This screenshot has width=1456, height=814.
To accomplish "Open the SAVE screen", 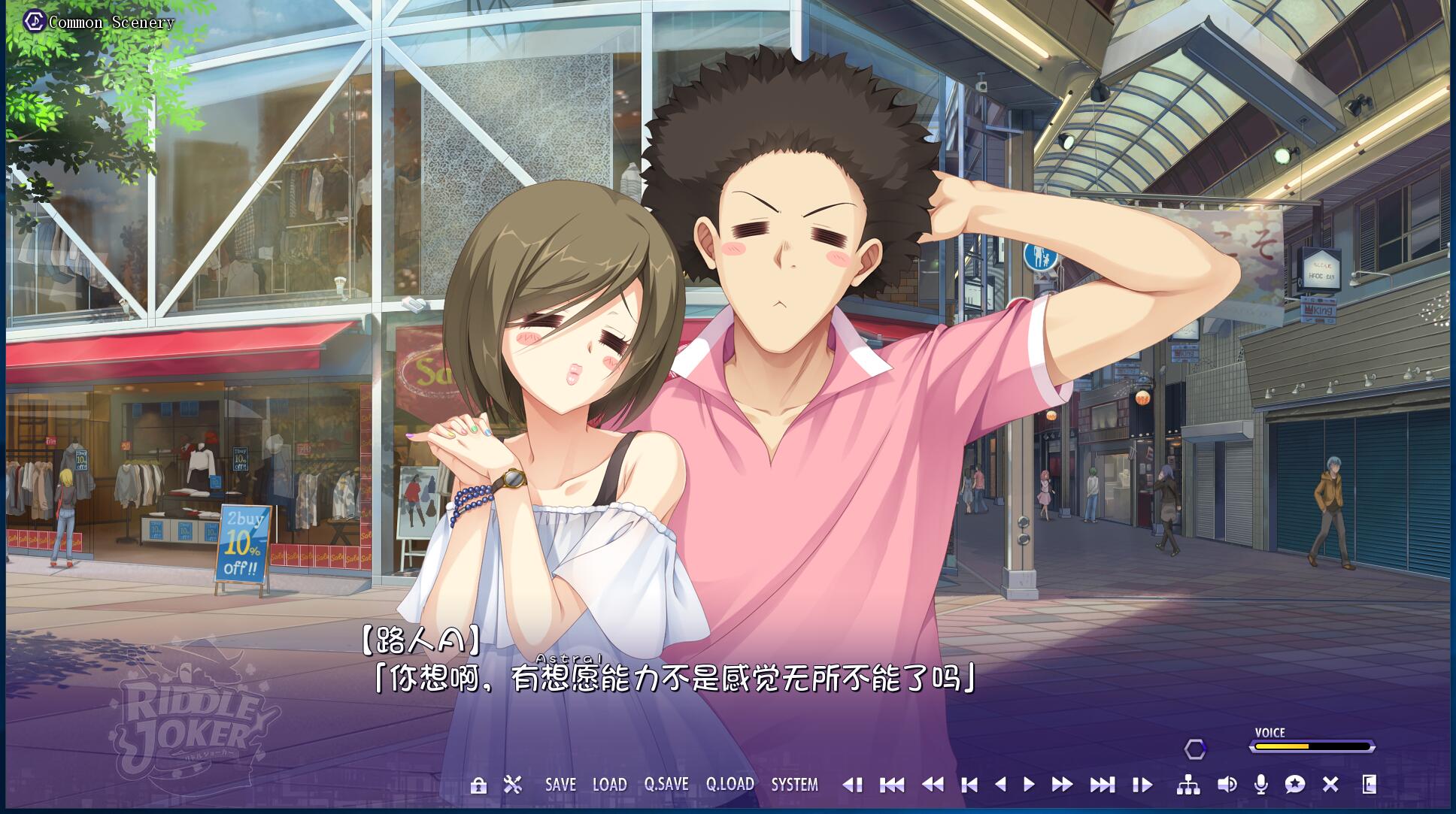I will pyautogui.click(x=560, y=785).
